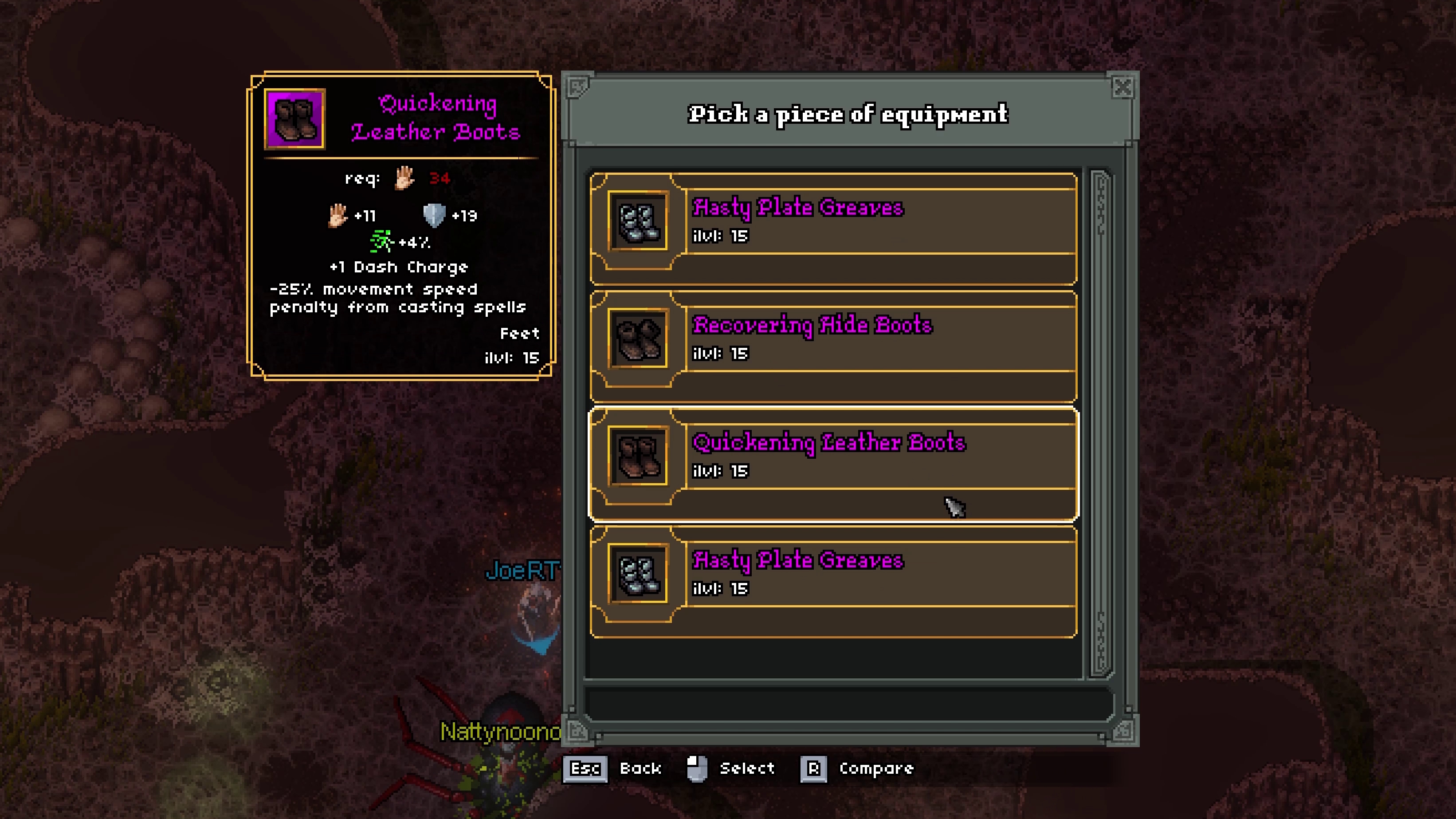Select the Quickening Leather Boots row
The width and height of the screenshot is (1456, 819).
tap(832, 463)
